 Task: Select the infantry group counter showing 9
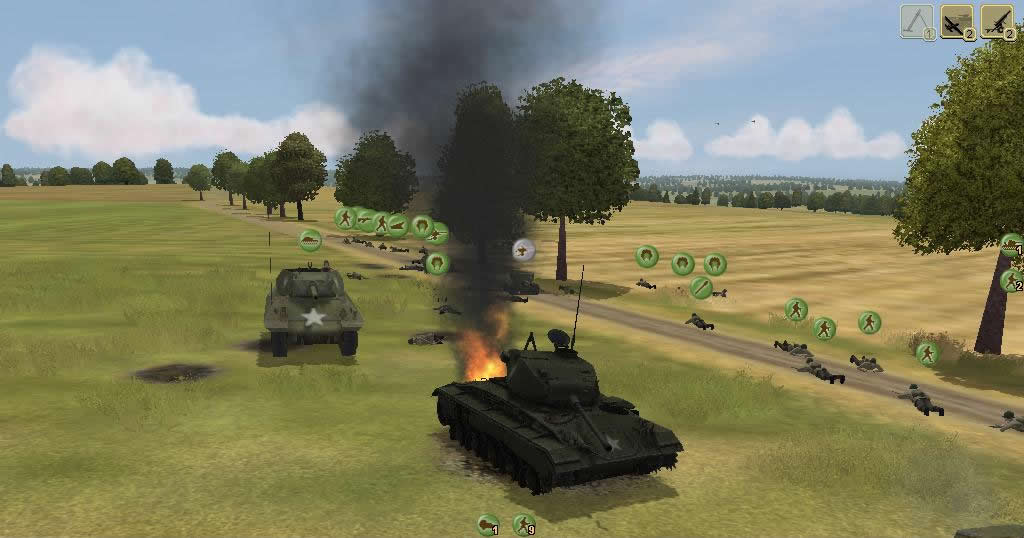(x=523, y=523)
